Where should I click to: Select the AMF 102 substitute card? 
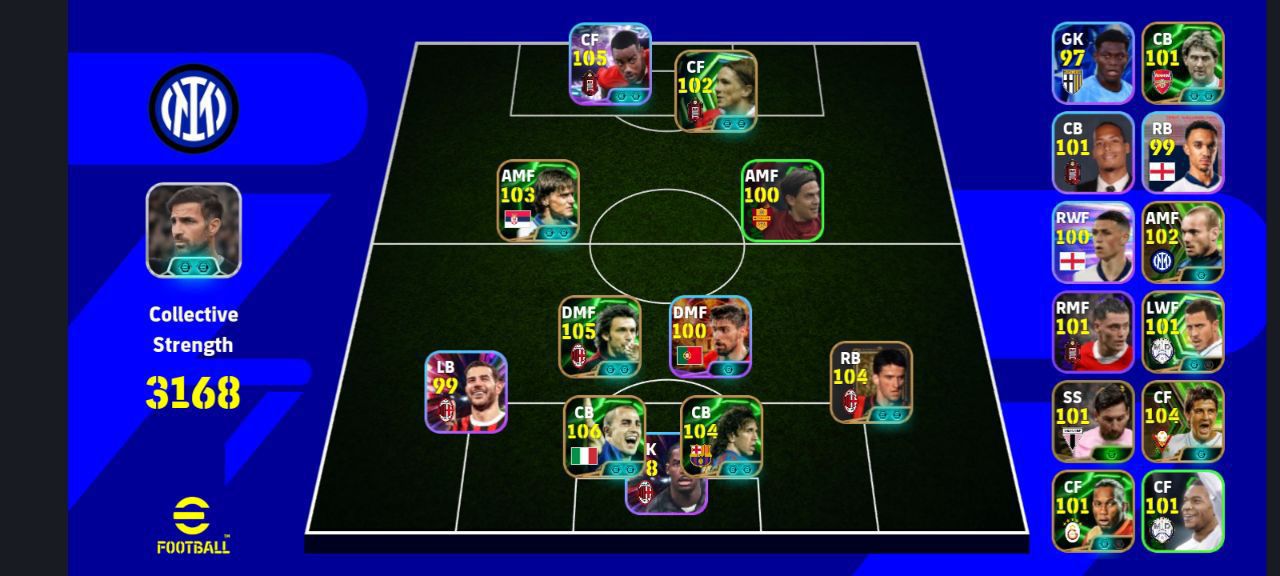1183,242
